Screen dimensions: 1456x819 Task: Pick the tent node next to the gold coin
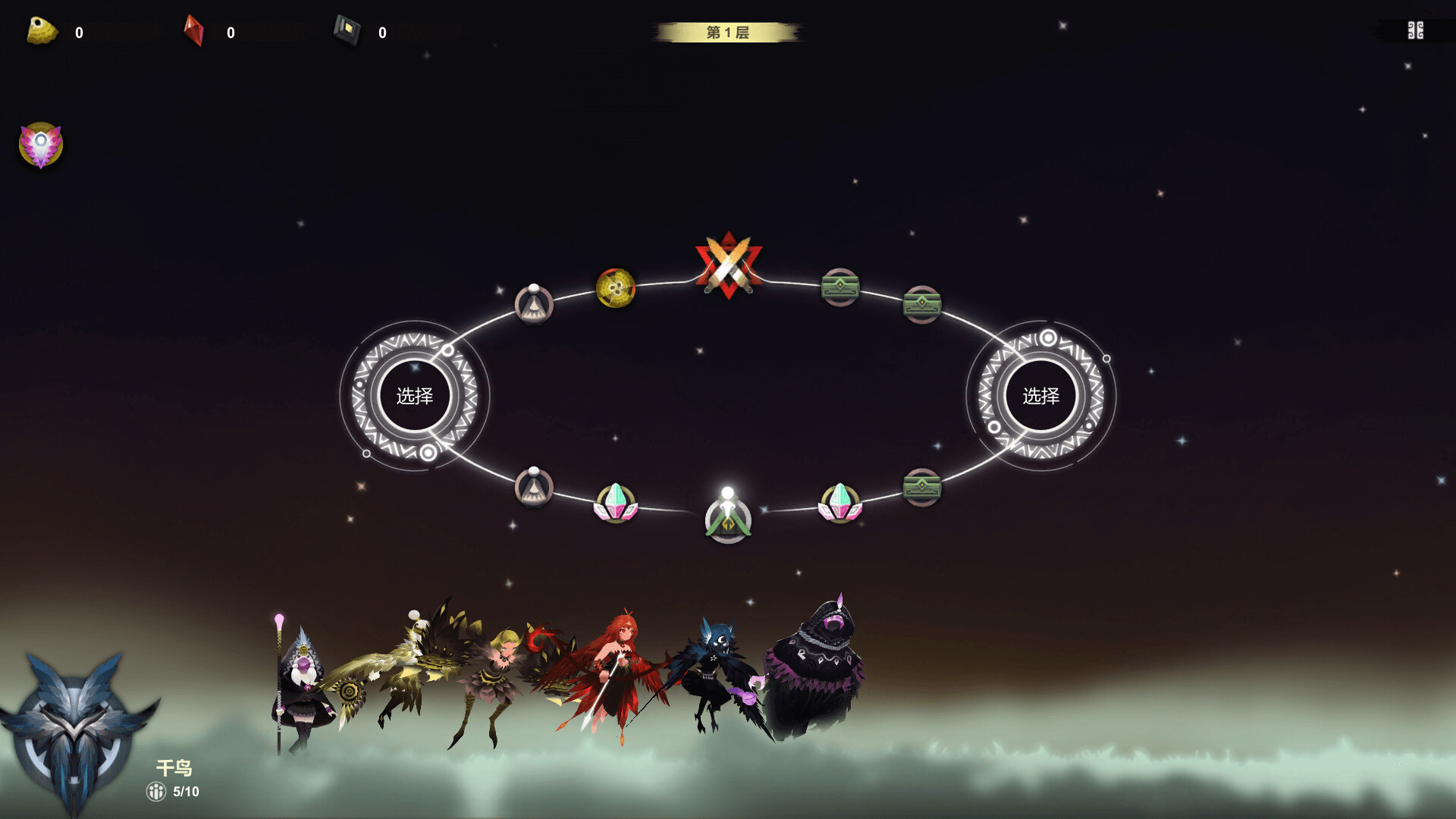534,305
